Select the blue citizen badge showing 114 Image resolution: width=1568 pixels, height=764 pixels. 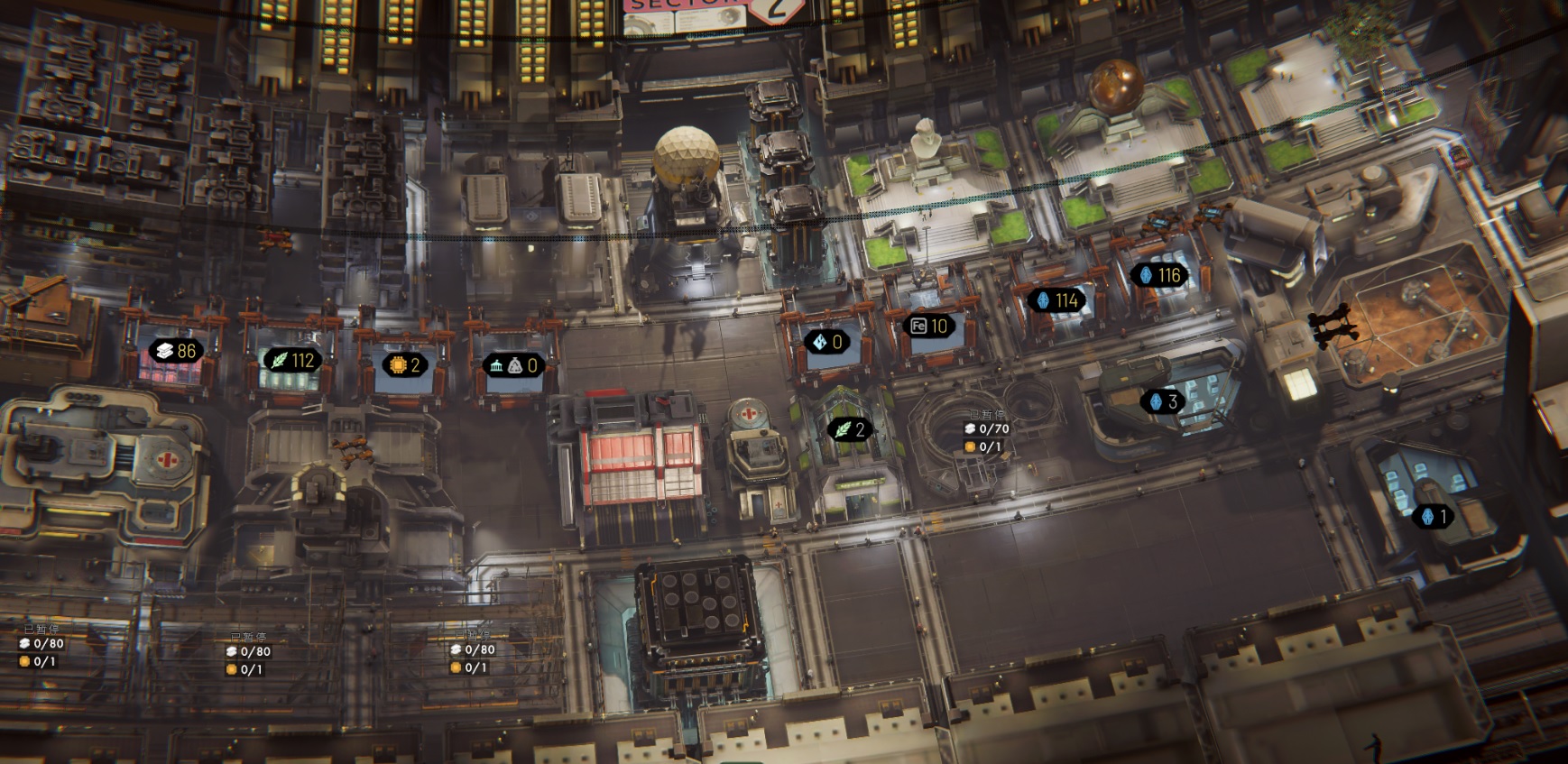(1056, 300)
